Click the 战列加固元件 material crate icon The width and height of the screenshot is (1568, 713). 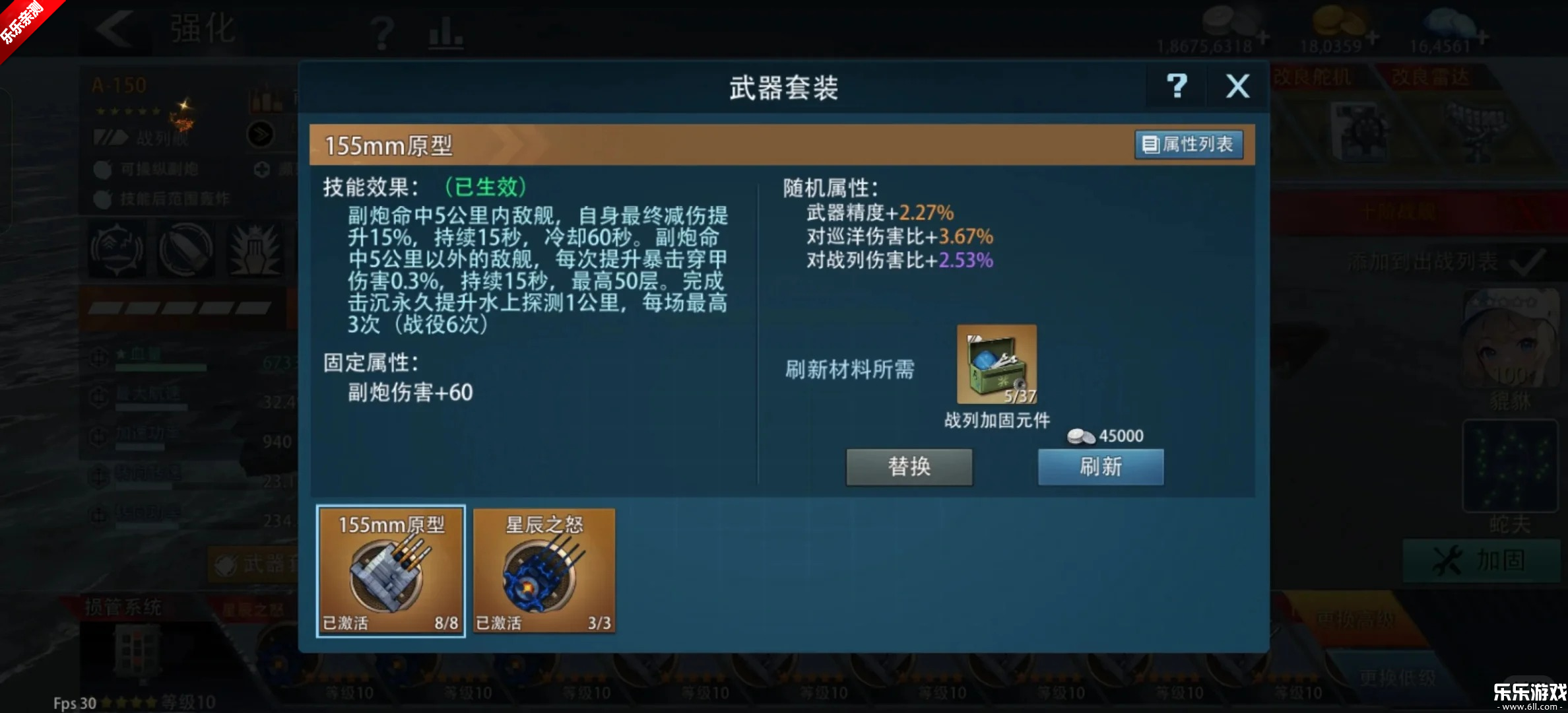coord(996,363)
